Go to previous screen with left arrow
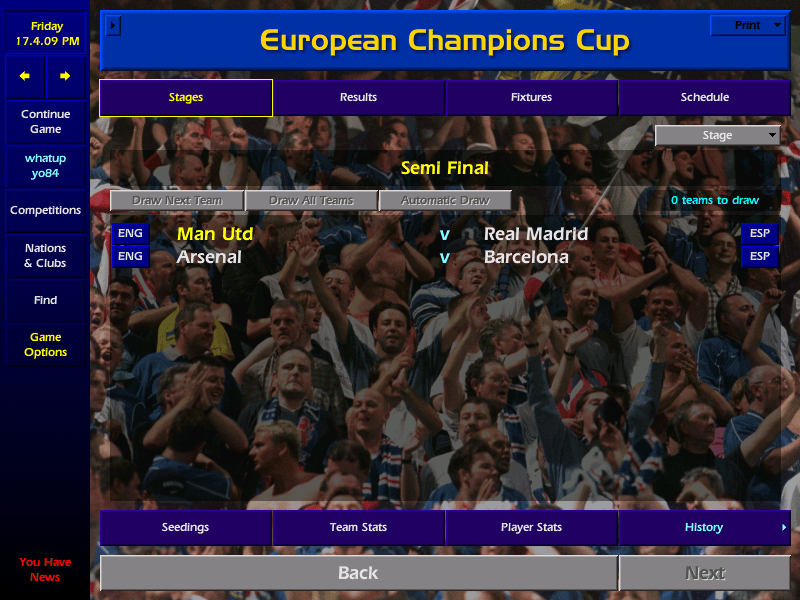The width and height of the screenshot is (800, 600). [25, 76]
